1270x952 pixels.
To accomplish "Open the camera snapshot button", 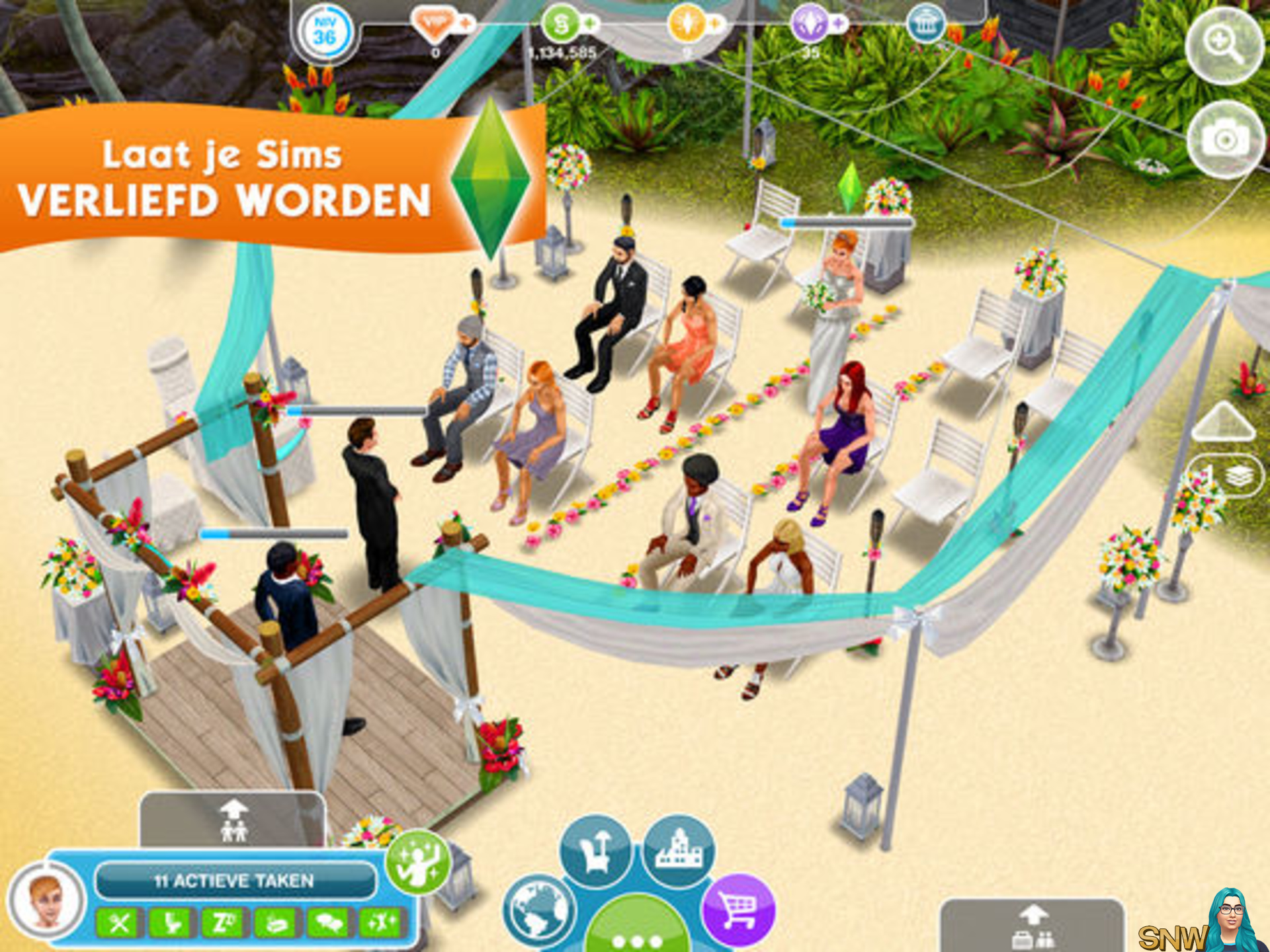I will pos(1224,139).
